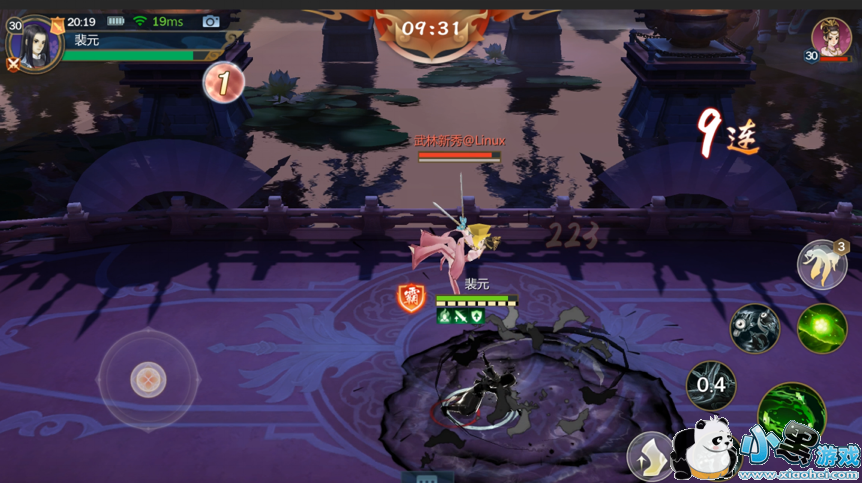Take a screenshot with the camera icon
The image size is (862, 483).
pyautogui.click(x=211, y=21)
